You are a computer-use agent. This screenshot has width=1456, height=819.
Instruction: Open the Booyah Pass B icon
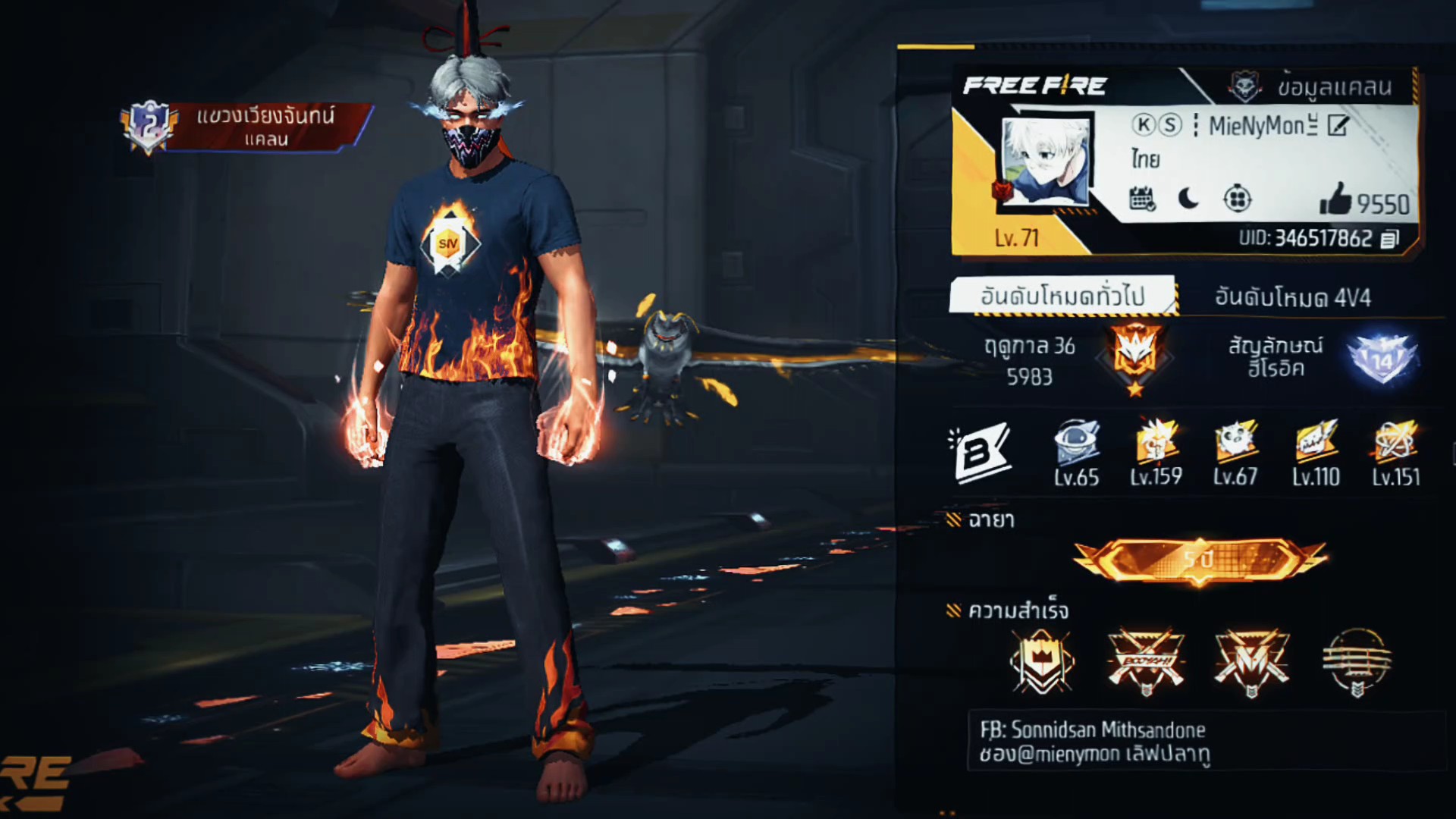click(978, 453)
